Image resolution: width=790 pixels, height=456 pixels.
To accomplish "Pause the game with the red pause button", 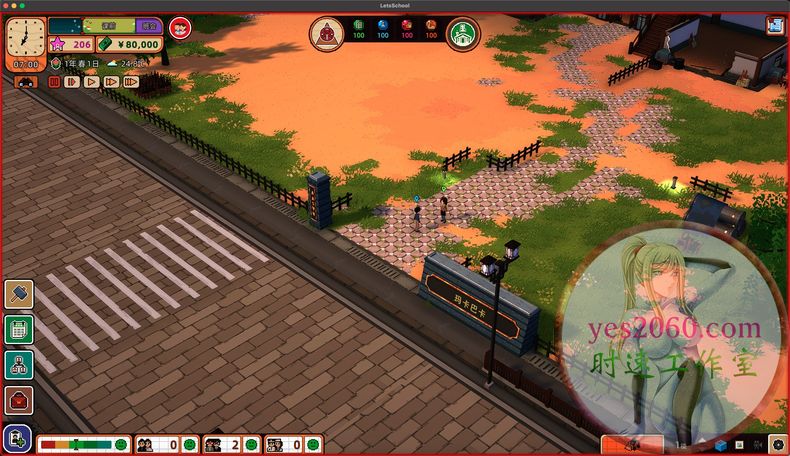I will click(x=52, y=82).
